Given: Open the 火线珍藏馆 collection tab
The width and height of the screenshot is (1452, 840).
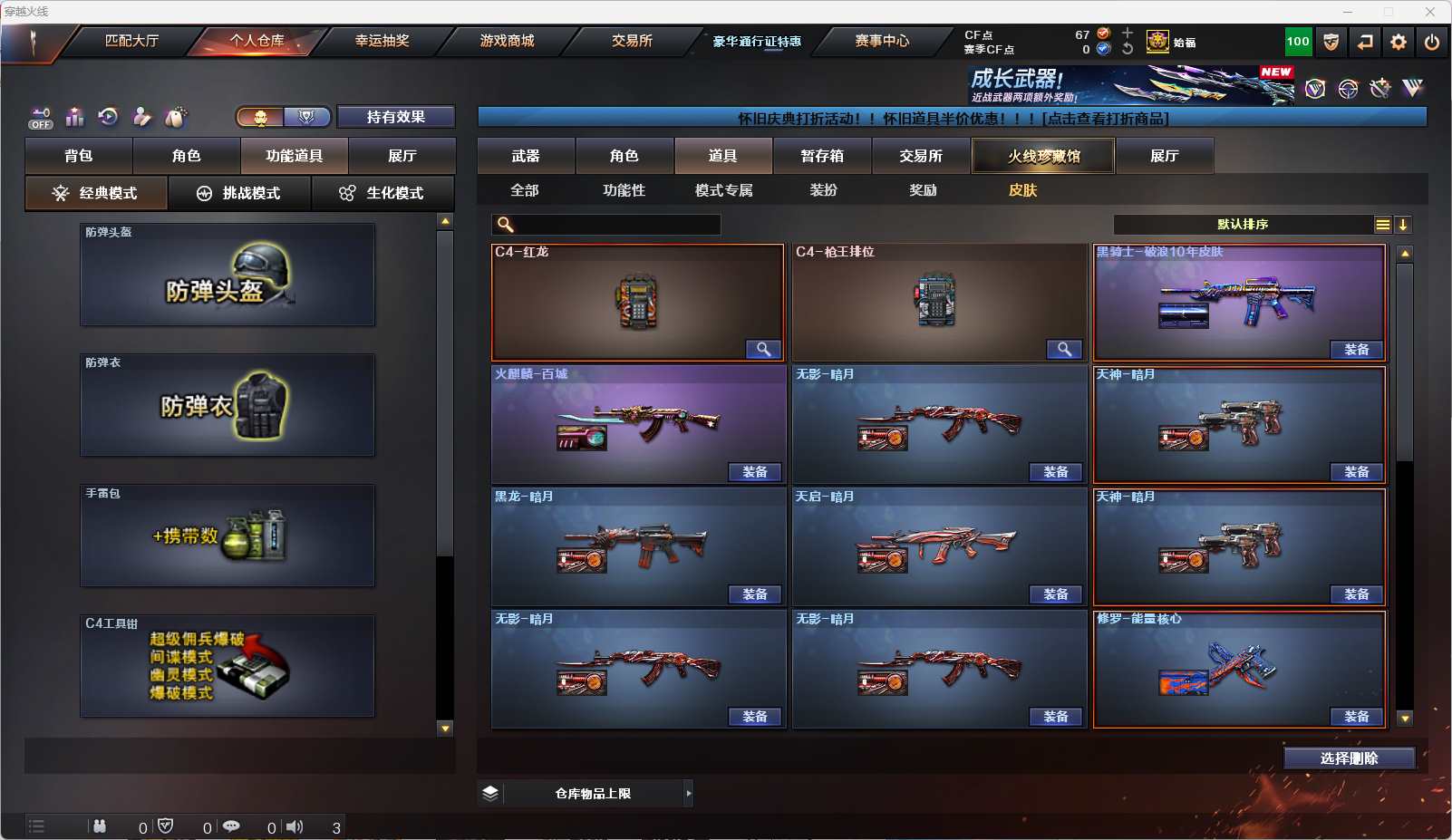Looking at the screenshot, I should 1043,156.
